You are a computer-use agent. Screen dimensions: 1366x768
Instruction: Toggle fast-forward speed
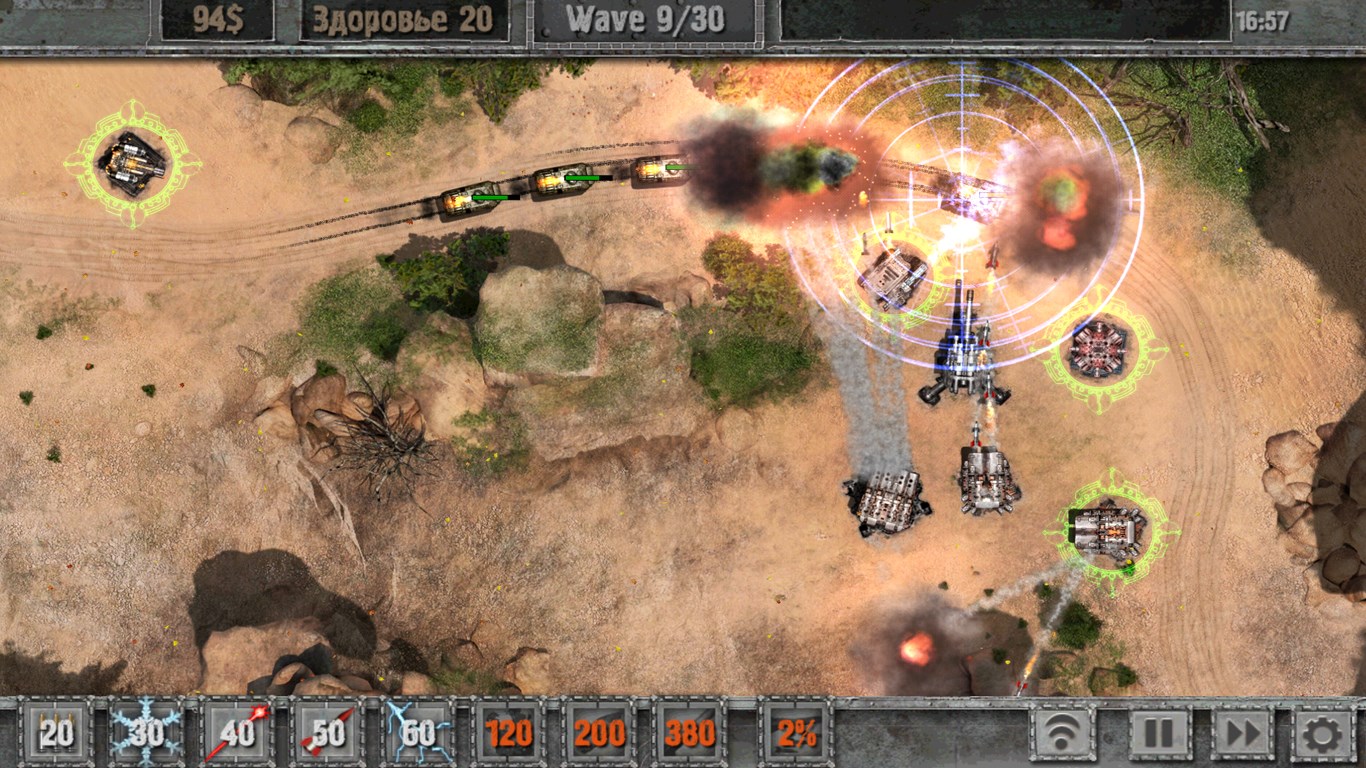point(1243,734)
